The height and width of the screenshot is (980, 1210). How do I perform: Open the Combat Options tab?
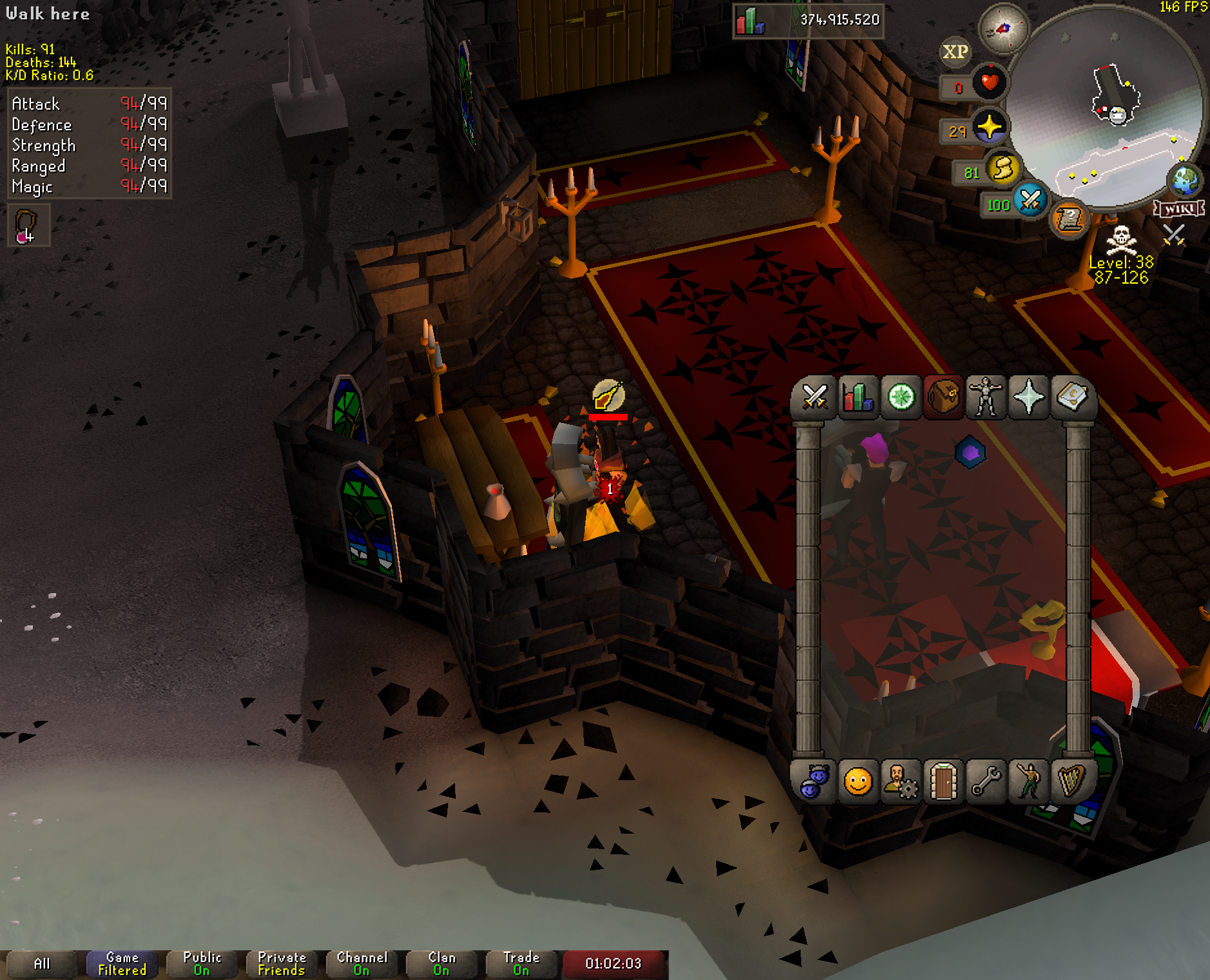coord(815,397)
